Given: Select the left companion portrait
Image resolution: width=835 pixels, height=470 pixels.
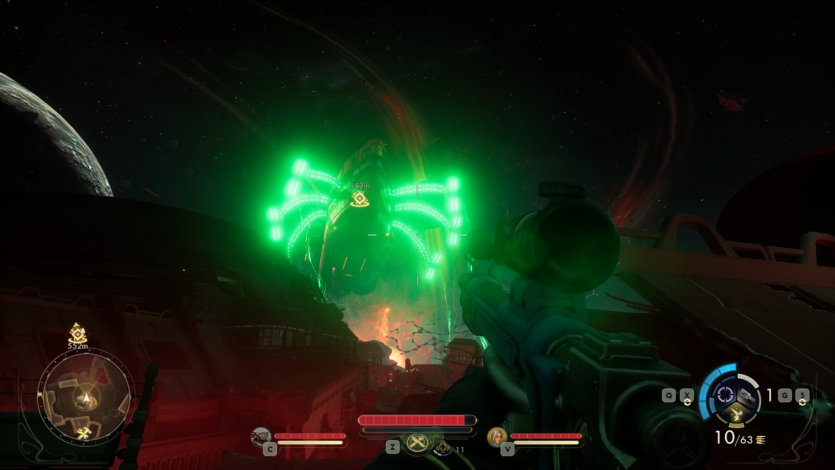Looking at the screenshot, I should point(260,436).
